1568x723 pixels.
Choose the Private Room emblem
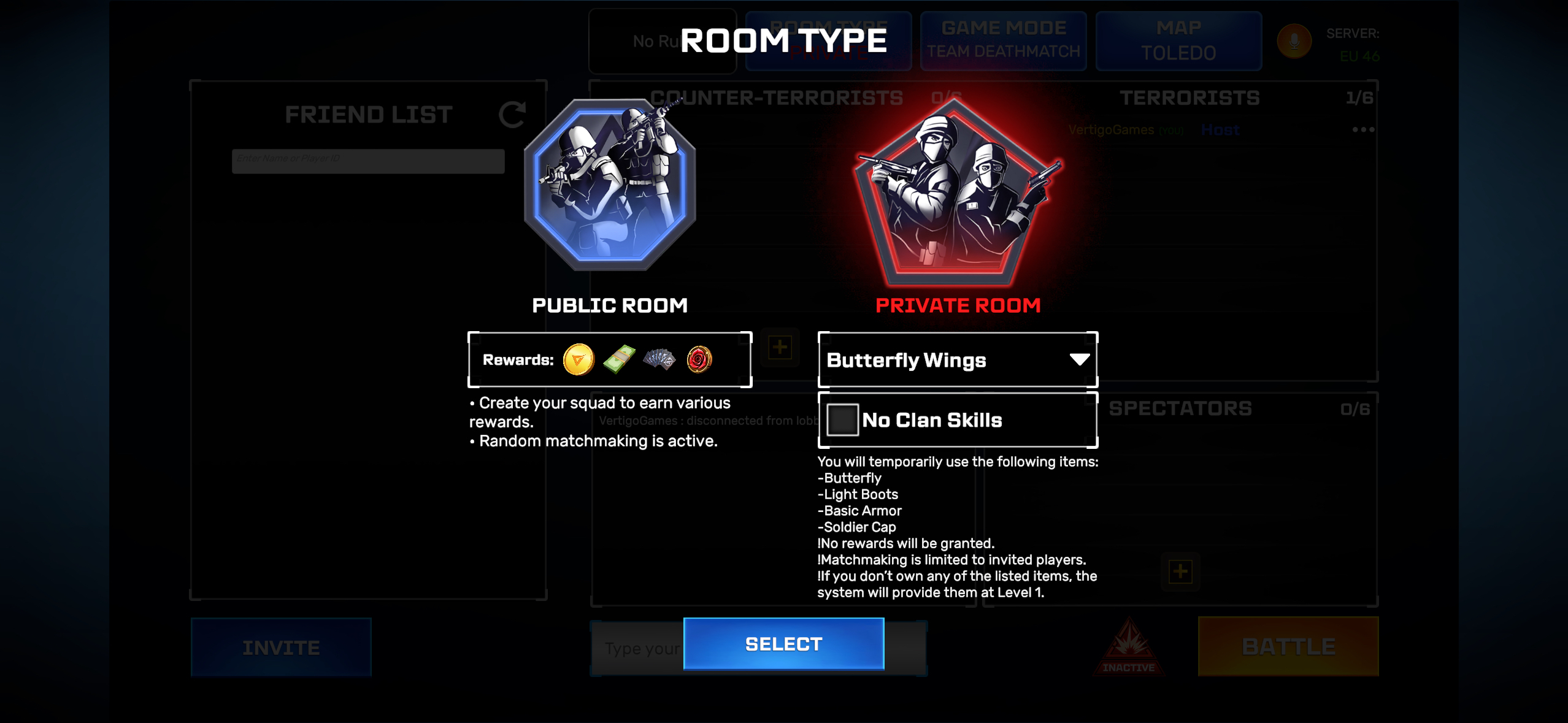958,193
